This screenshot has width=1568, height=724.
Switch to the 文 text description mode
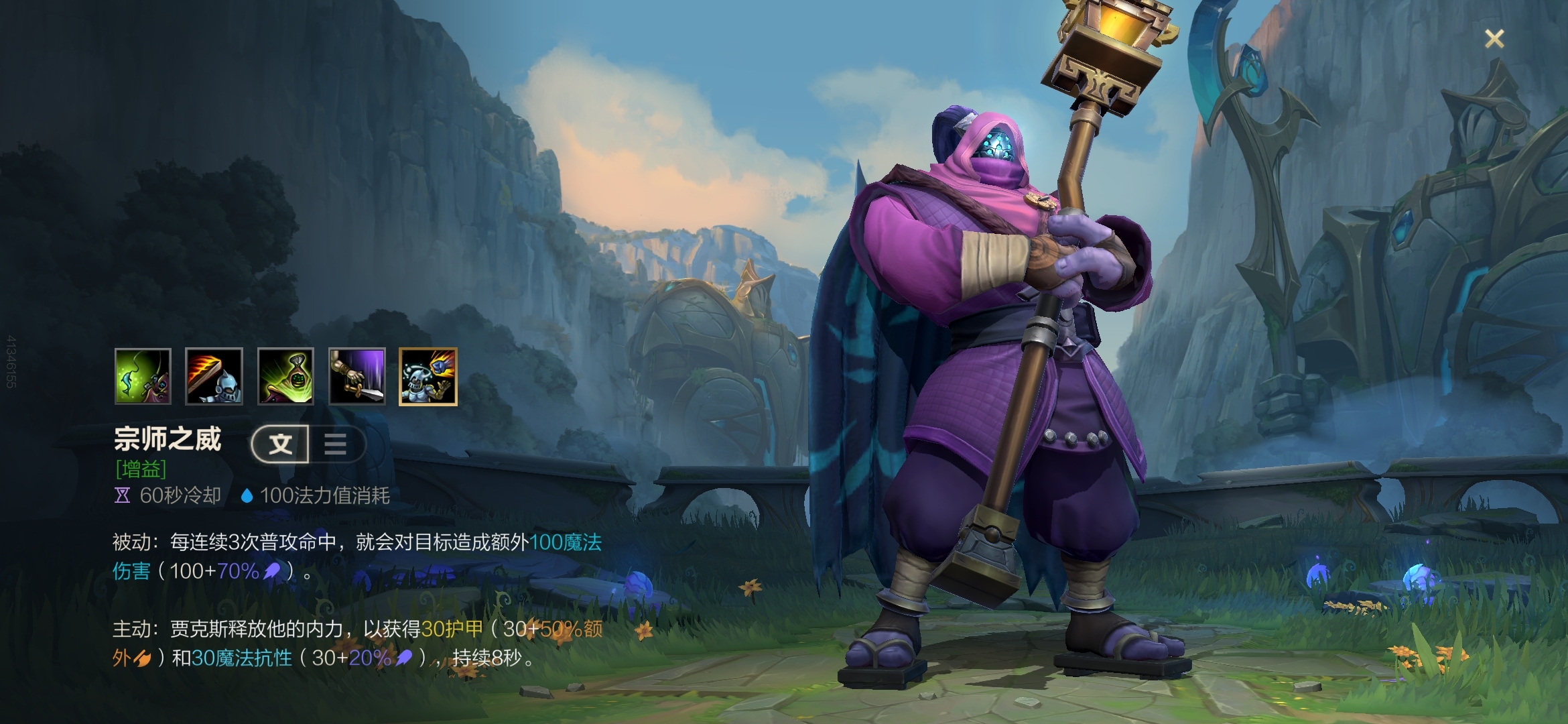pos(281,443)
